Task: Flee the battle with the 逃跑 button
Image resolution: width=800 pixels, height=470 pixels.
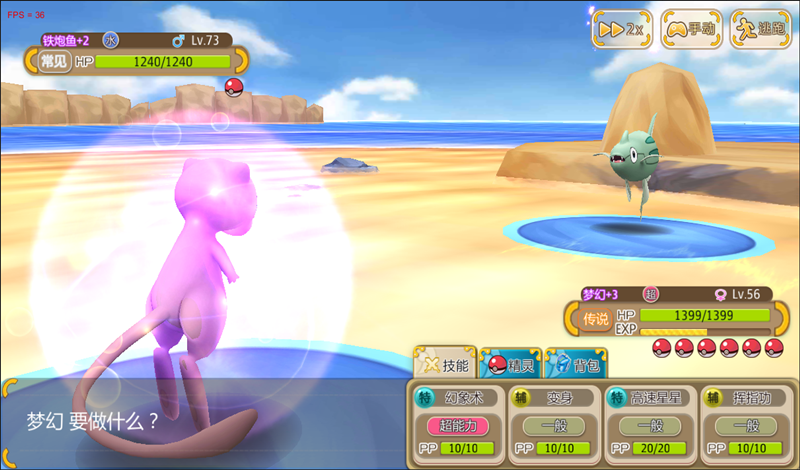Action: click(x=761, y=30)
